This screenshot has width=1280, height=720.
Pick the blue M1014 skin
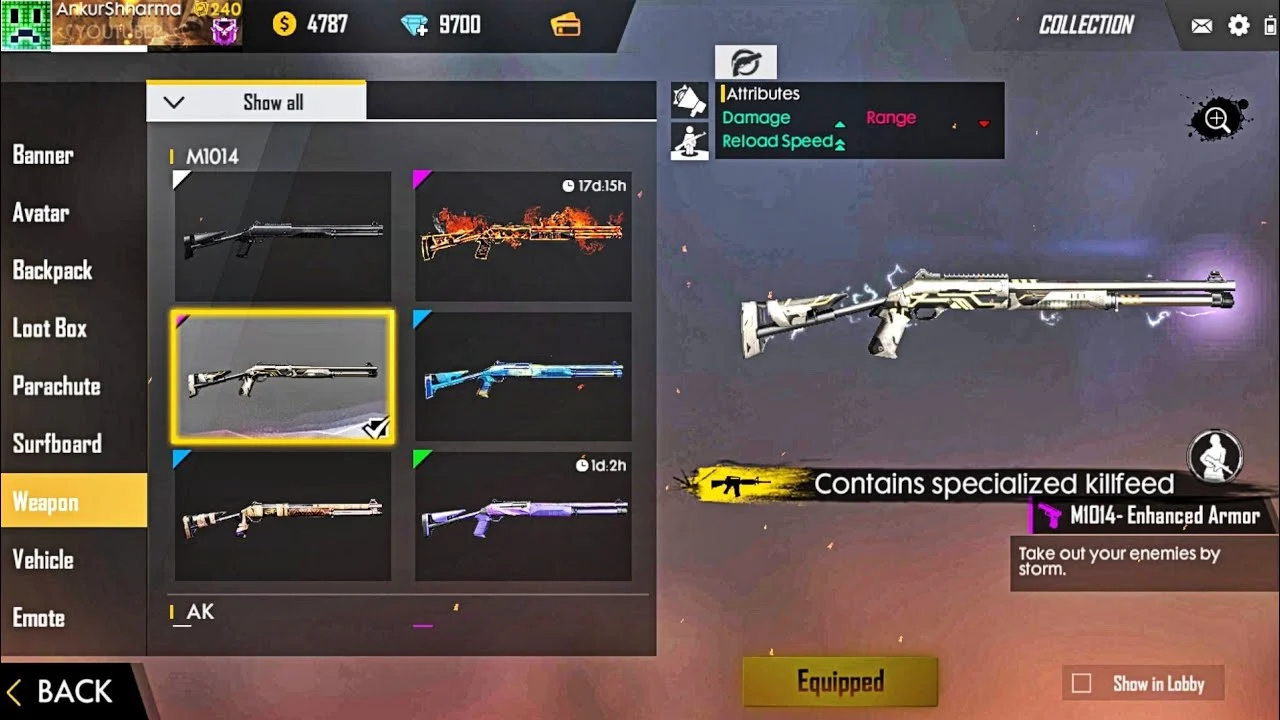[x=523, y=376]
